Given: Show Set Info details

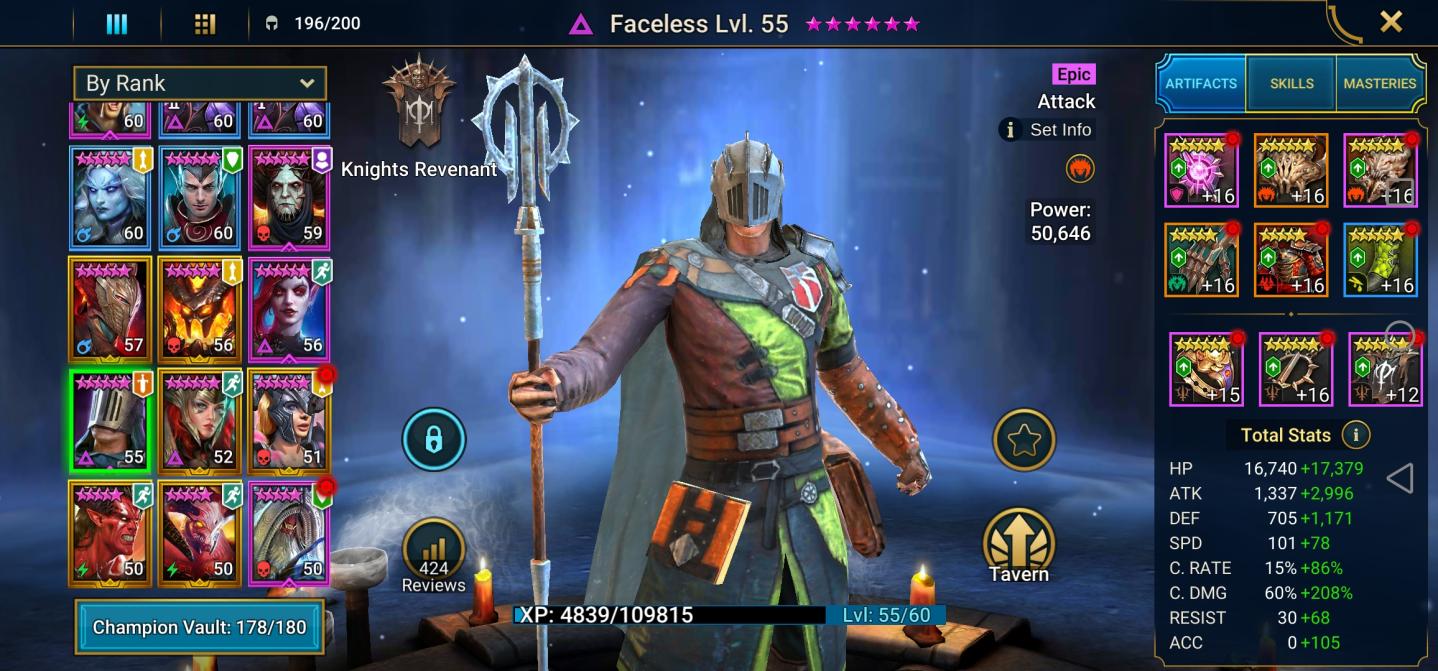Looking at the screenshot, I should (x=1048, y=130).
